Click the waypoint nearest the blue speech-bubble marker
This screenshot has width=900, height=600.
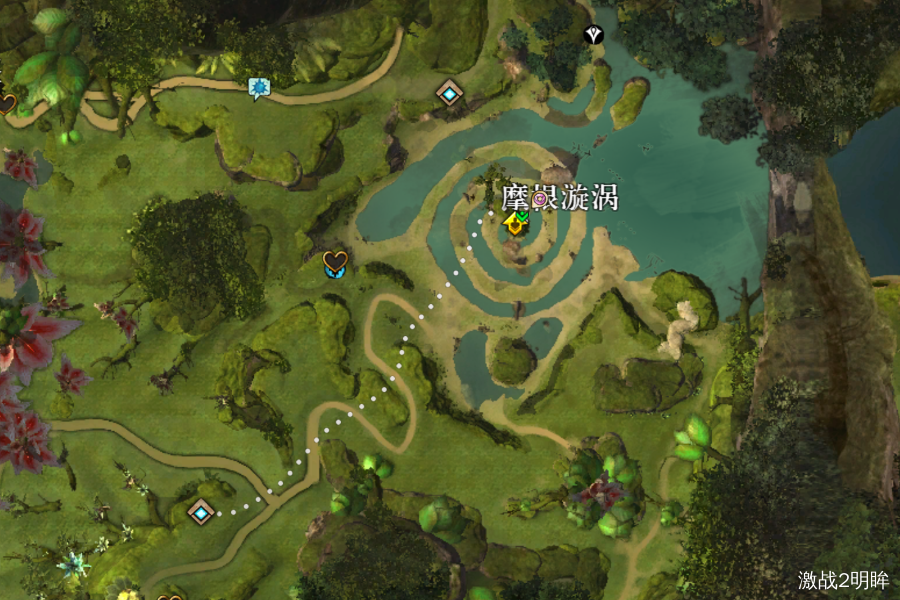(449, 94)
